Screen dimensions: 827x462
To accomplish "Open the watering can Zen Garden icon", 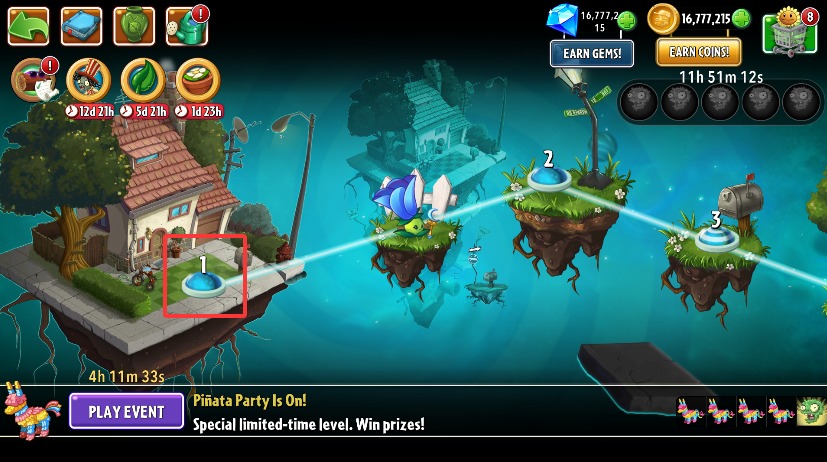I will click(x=186, y=26).
